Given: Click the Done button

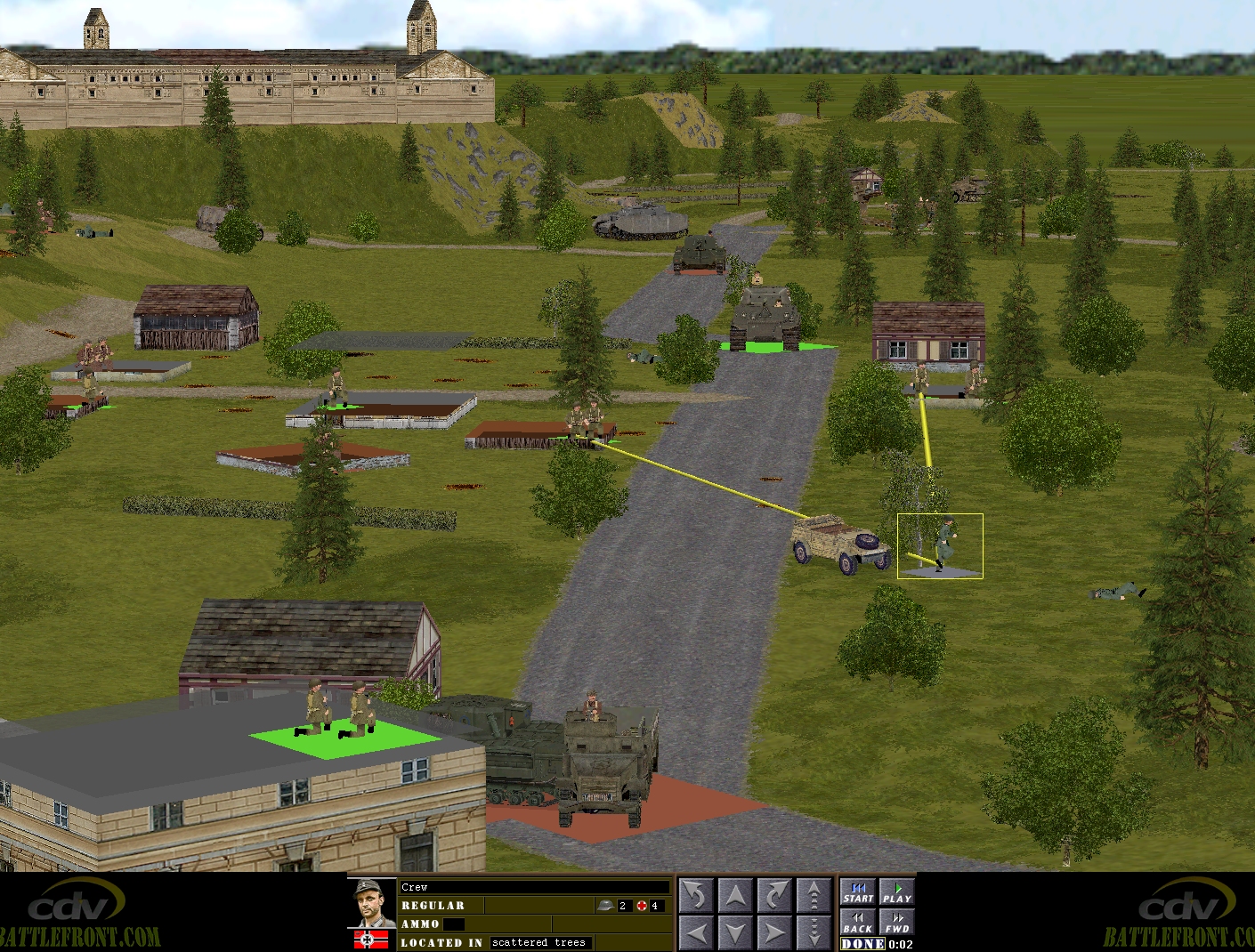Looking at the screenshot, I should pos(862,944).
